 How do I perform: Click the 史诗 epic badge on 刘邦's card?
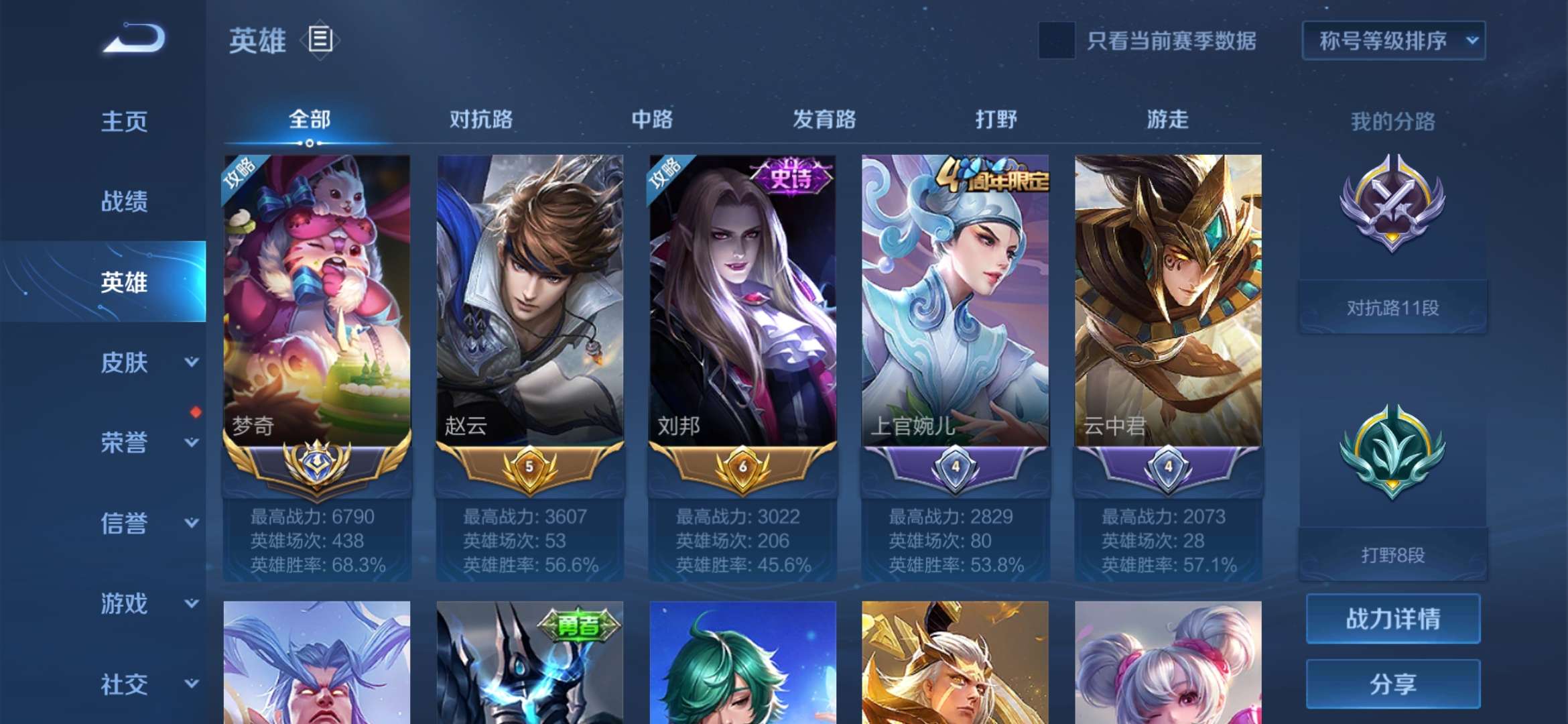[791, 176]
